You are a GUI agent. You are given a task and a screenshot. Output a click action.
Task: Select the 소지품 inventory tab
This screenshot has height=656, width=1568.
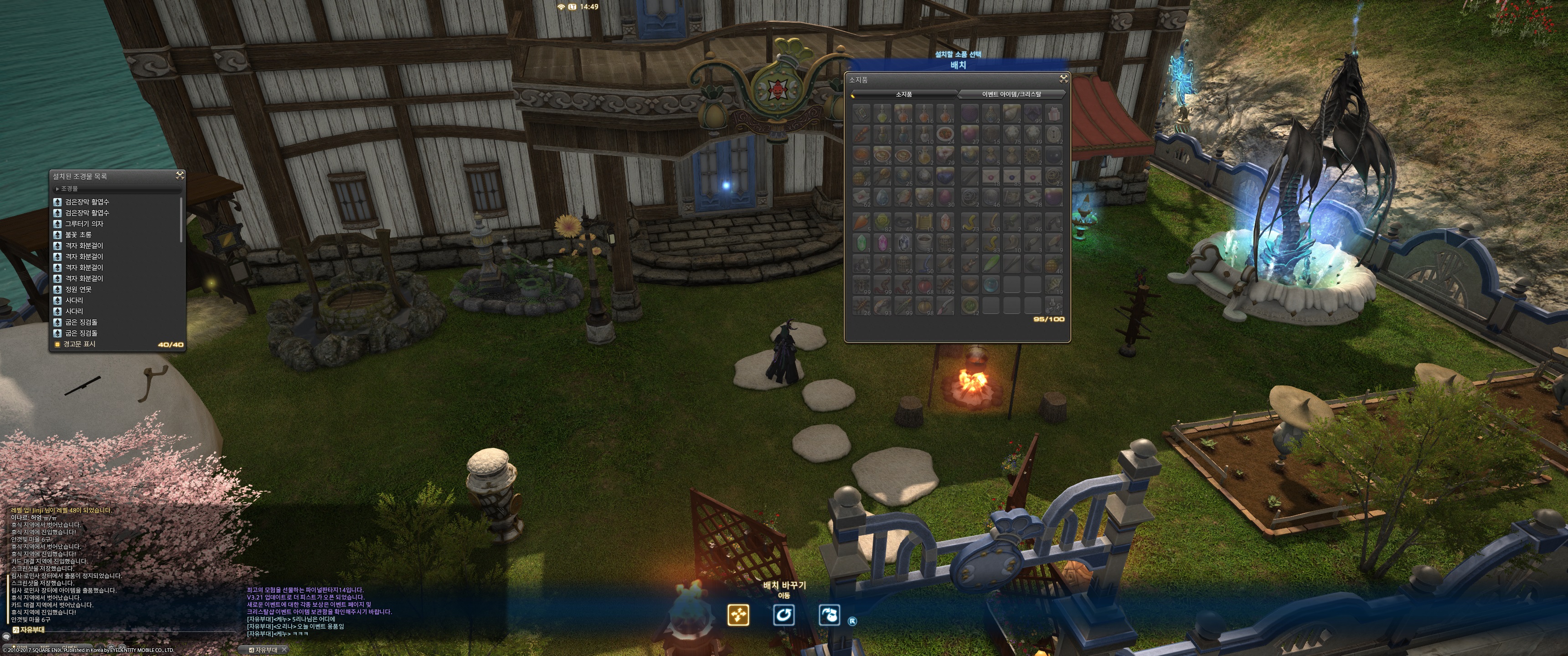point(904,94)
